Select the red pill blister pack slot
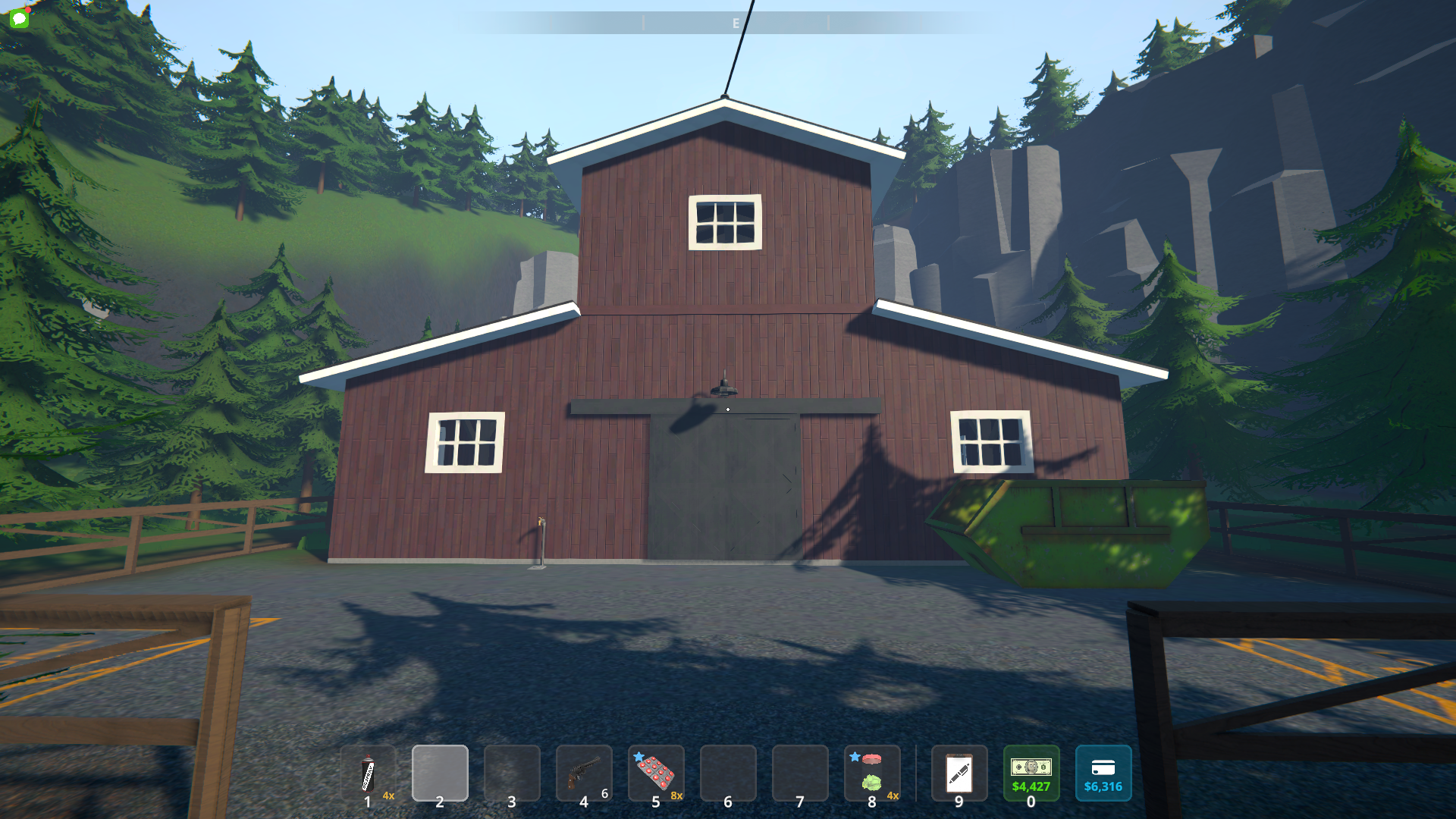Image resolution: width=1456 pixels, height=819 pixels. tap(655, 773)
